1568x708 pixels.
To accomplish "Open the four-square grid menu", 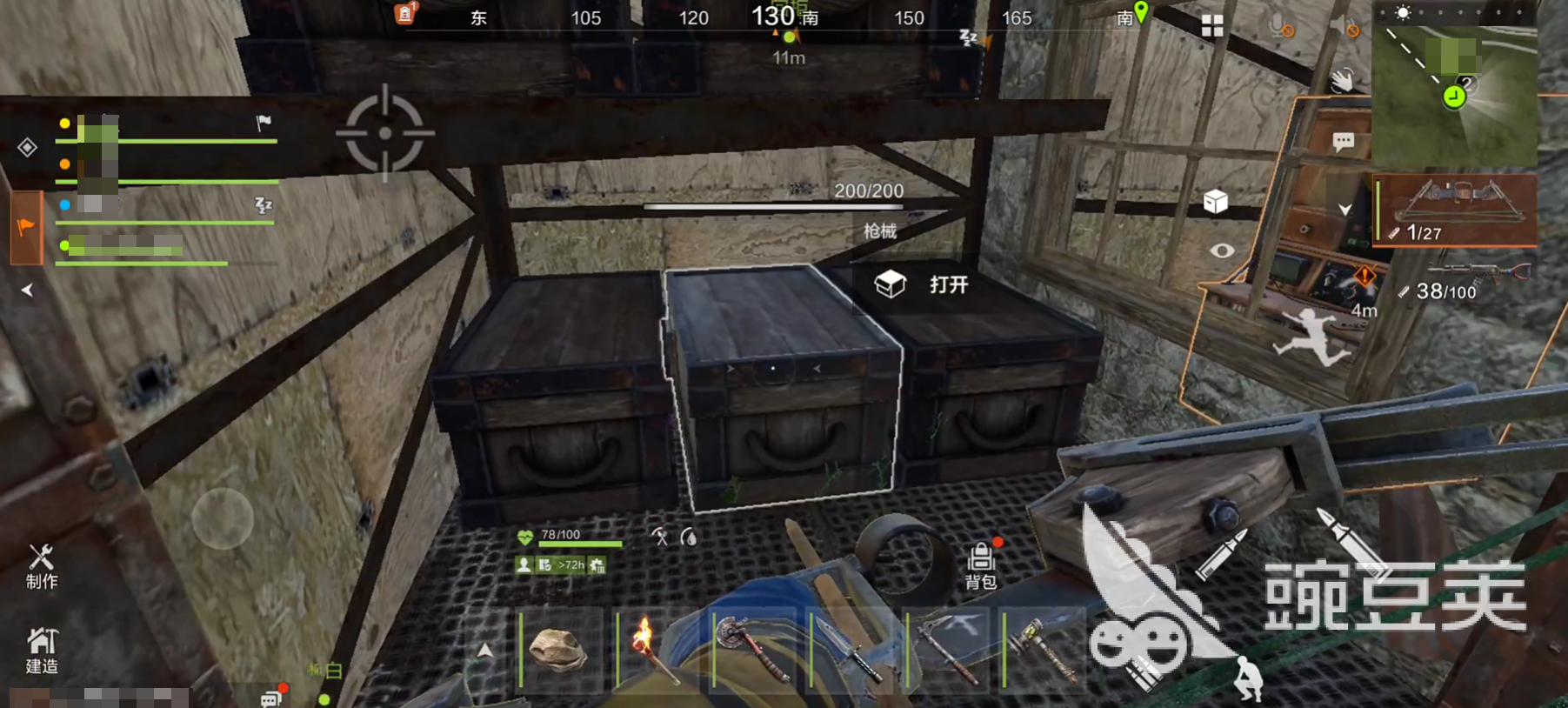I will point(1212,26).
